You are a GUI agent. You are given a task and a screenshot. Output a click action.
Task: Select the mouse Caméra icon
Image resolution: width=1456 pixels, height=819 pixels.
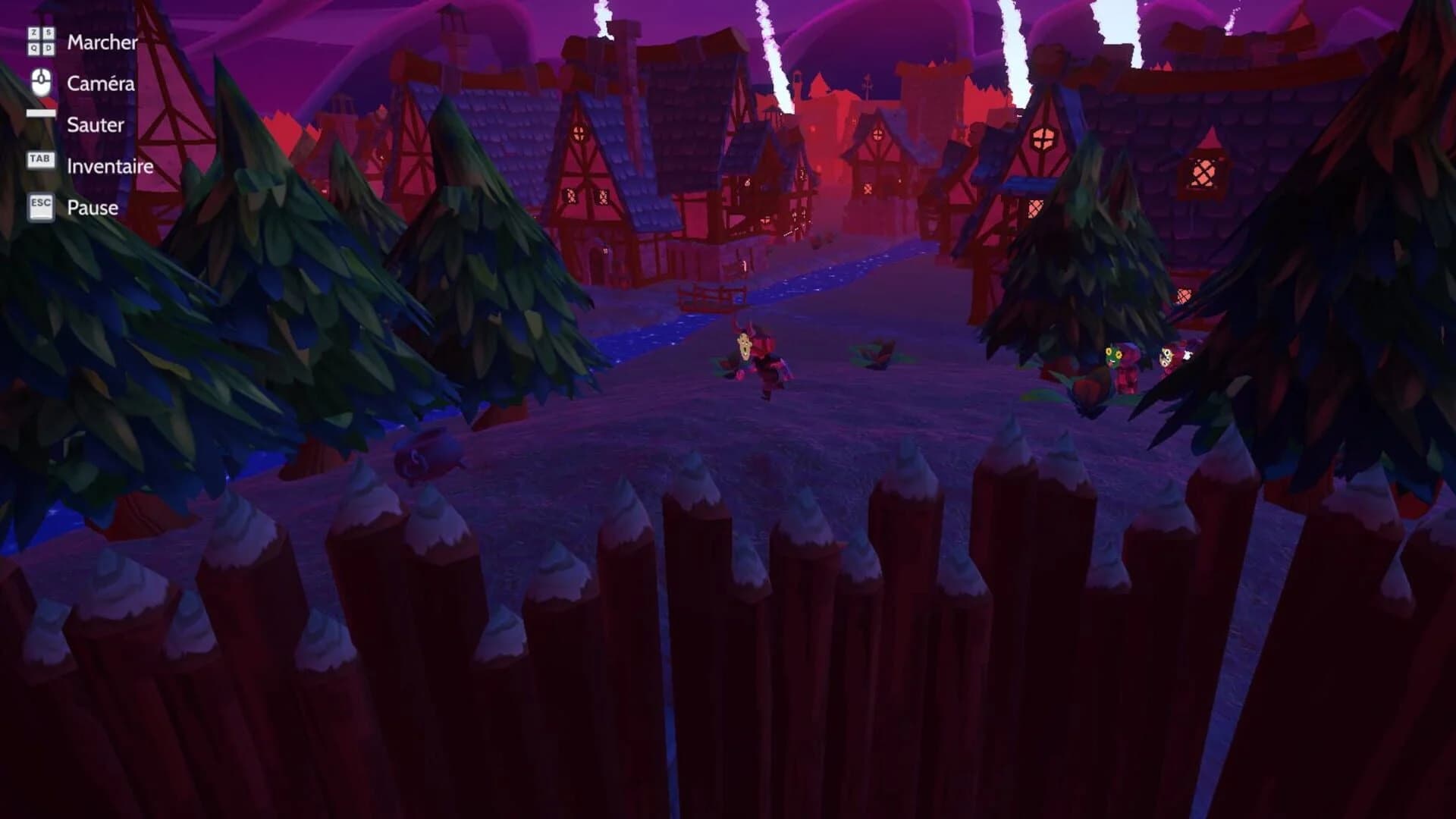tap(39, 83)
